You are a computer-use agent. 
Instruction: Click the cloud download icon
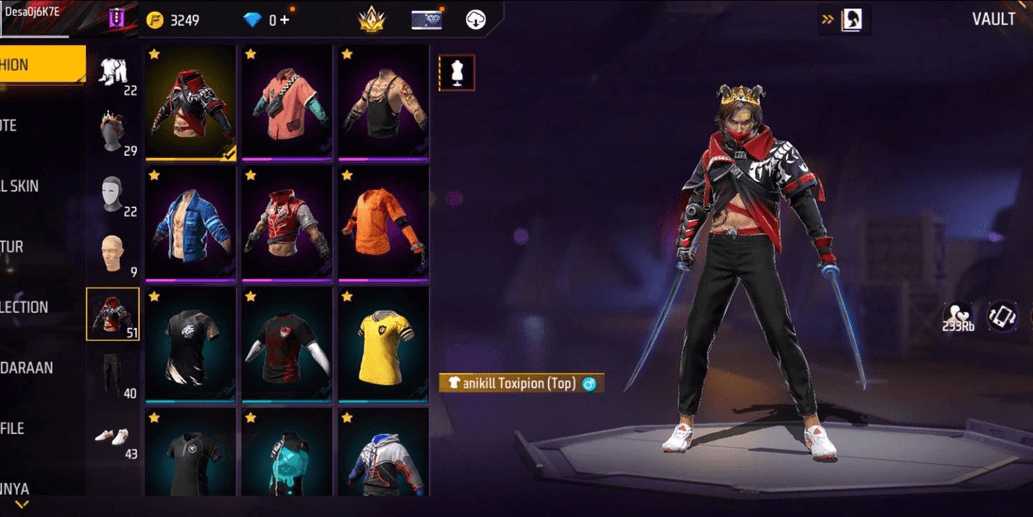tap(476, 20)
